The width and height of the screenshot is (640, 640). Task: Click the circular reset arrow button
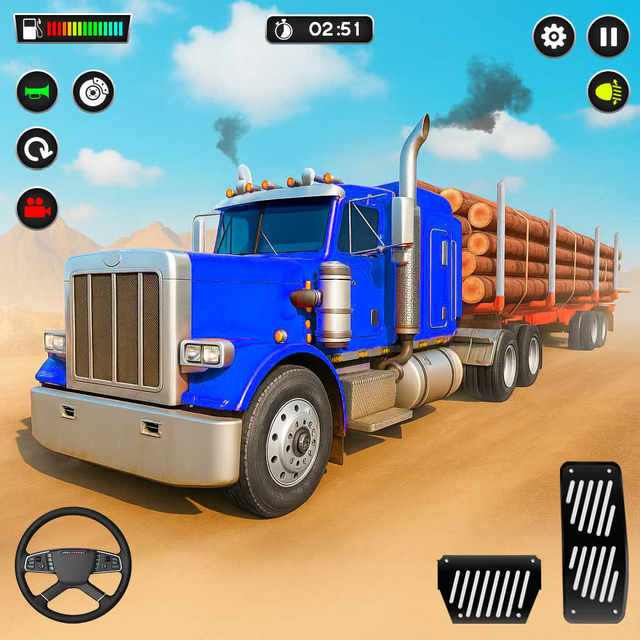pyautogui.click(x=37, y=150)
